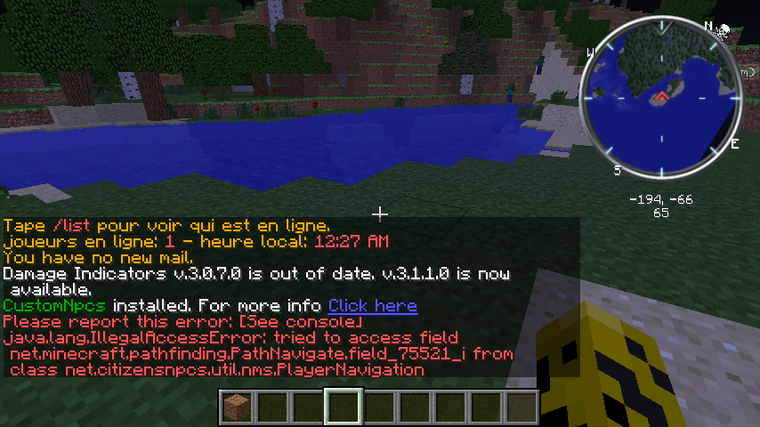Open the "Click here" CustomNpcs link
This screenshot has height=427, width=760.
[372, 305]
